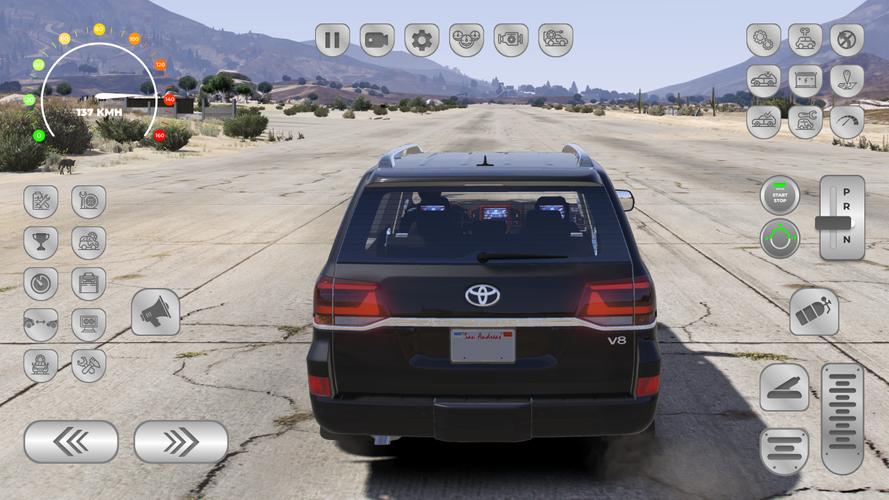This screenshot has width=889, height=500.
Task: Click the speedometer gauge icon on the right
Action: tap(846, 122)
